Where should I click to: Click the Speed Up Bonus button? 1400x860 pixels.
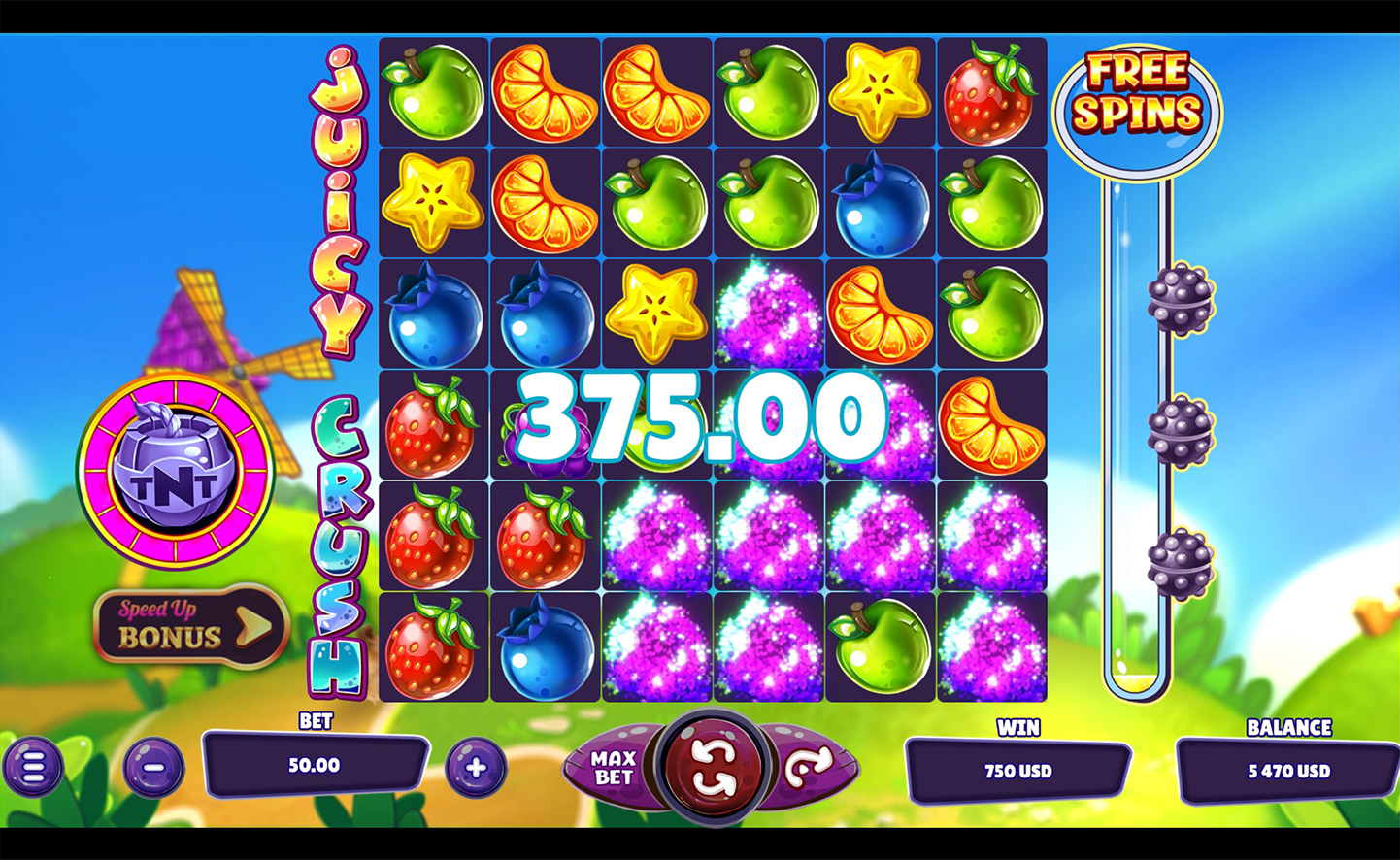pos(184,628)
